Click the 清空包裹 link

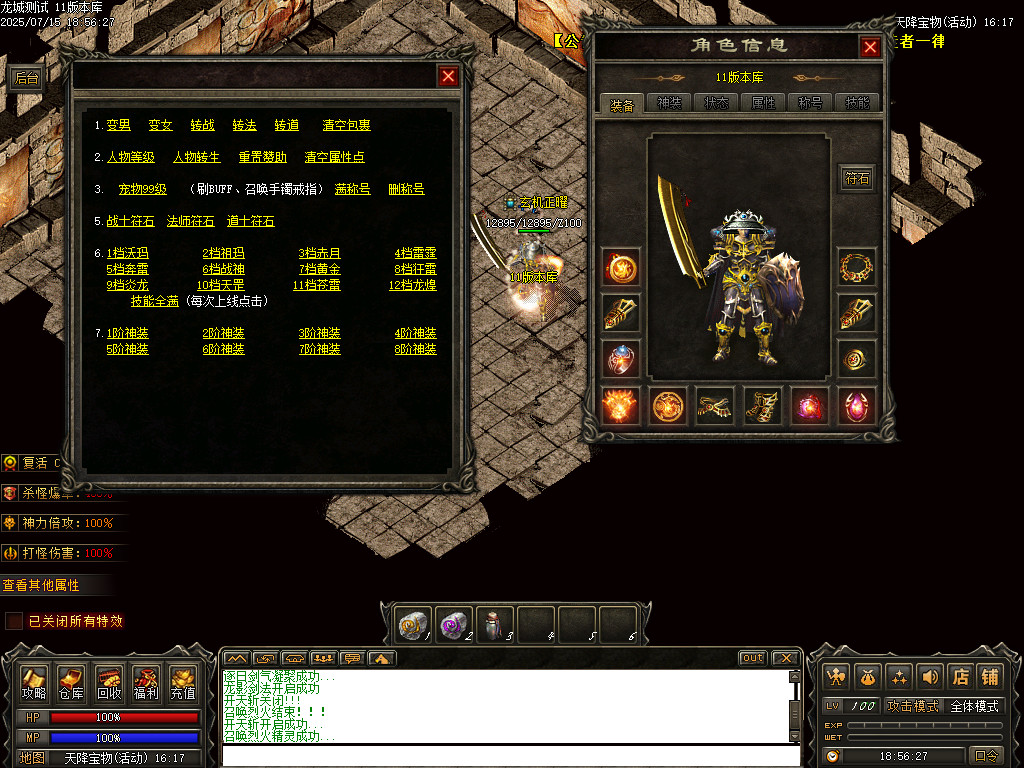[x=346, y=125]
